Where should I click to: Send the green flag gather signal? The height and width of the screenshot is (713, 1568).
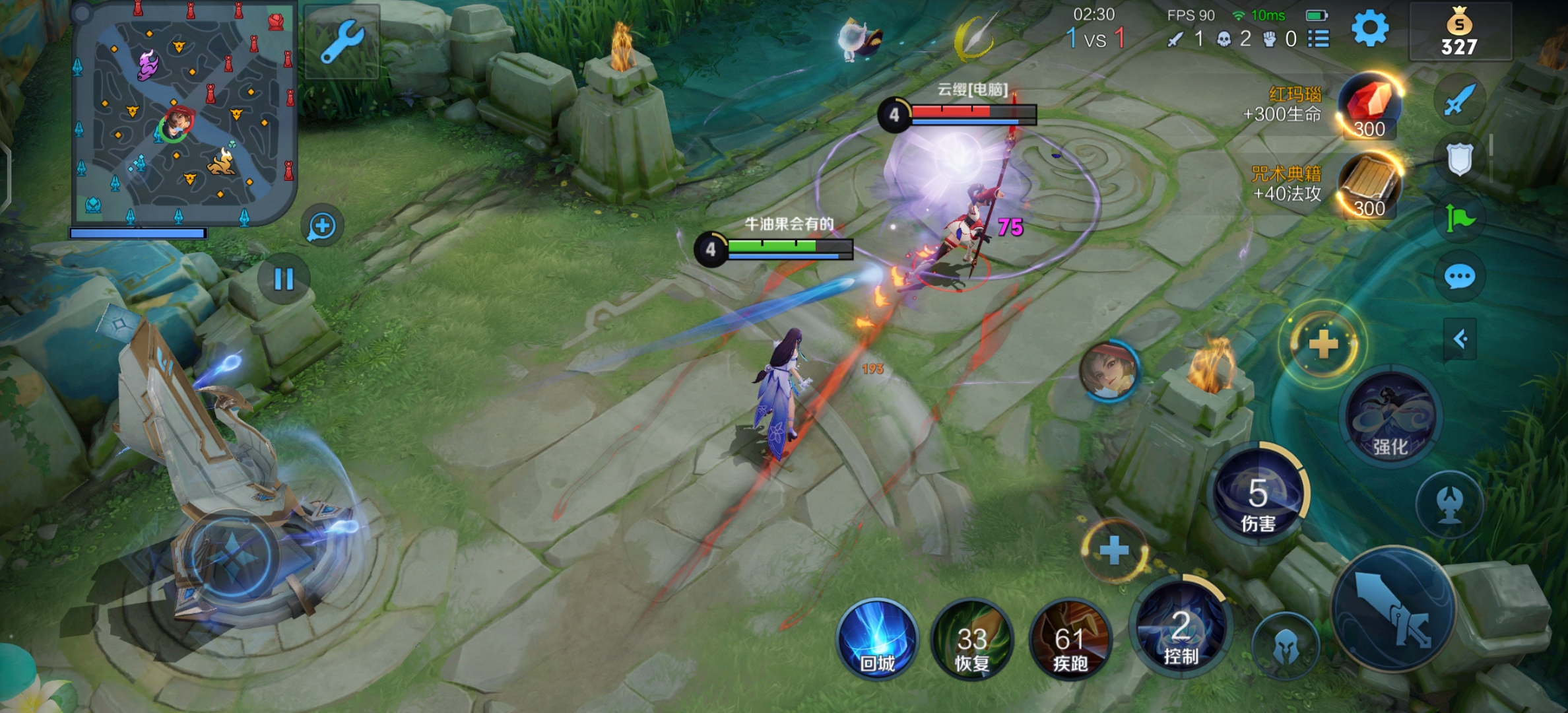pyautogui.click(x=1459, y=218)
